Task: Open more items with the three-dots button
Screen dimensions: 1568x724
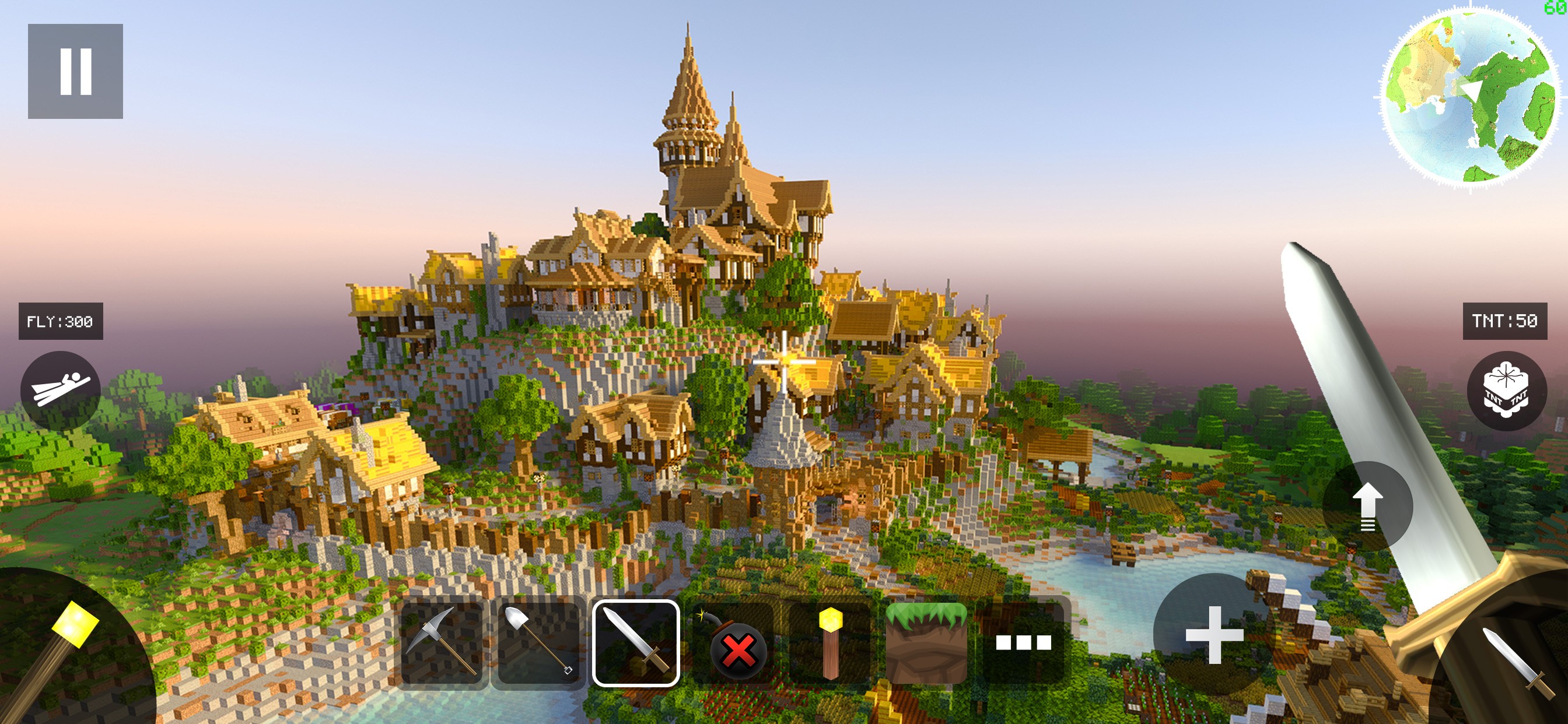Action: 1023,642
